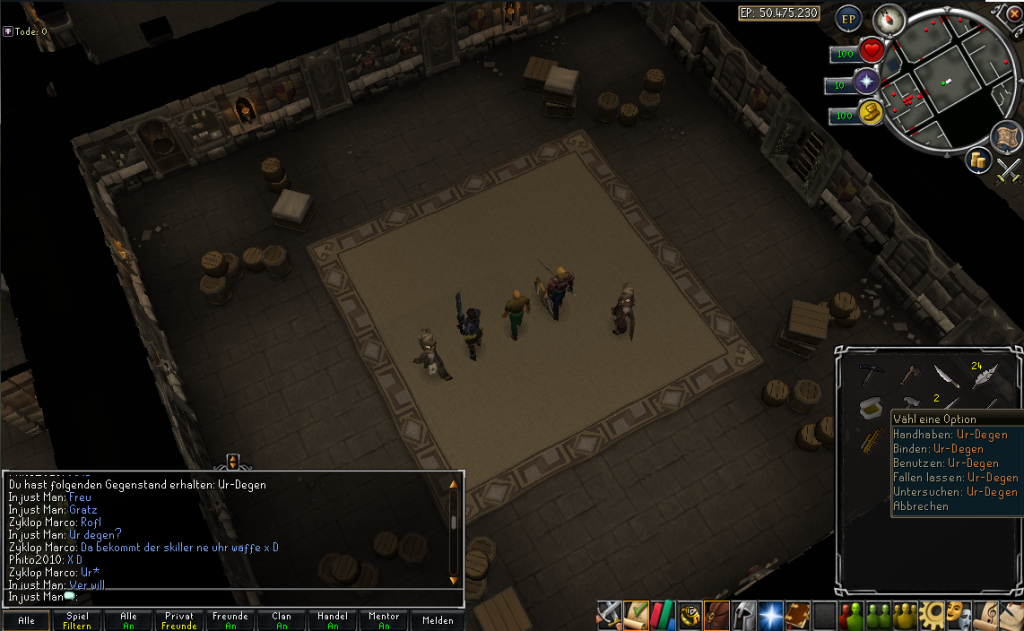Open the gear settings tab
1024x631 pixels.
click(933, 614)
